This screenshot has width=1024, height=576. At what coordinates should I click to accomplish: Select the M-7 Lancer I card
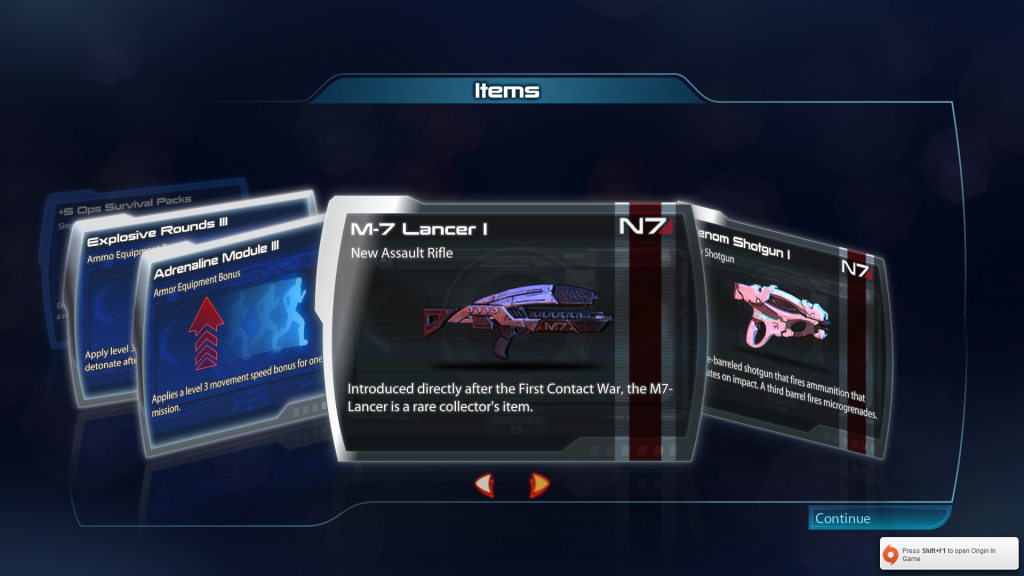coord(512,330)
